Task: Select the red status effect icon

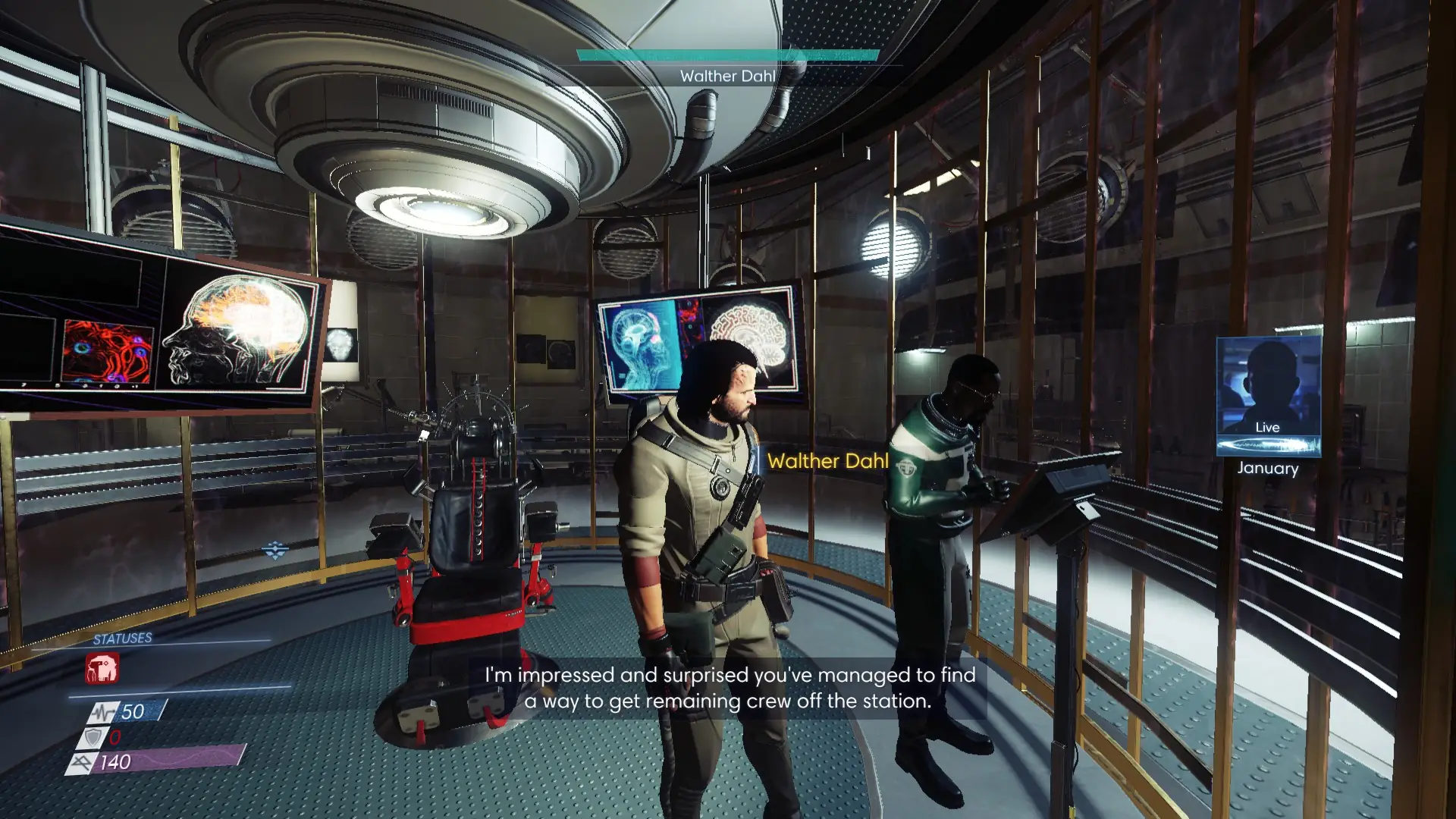Action: 102,669
